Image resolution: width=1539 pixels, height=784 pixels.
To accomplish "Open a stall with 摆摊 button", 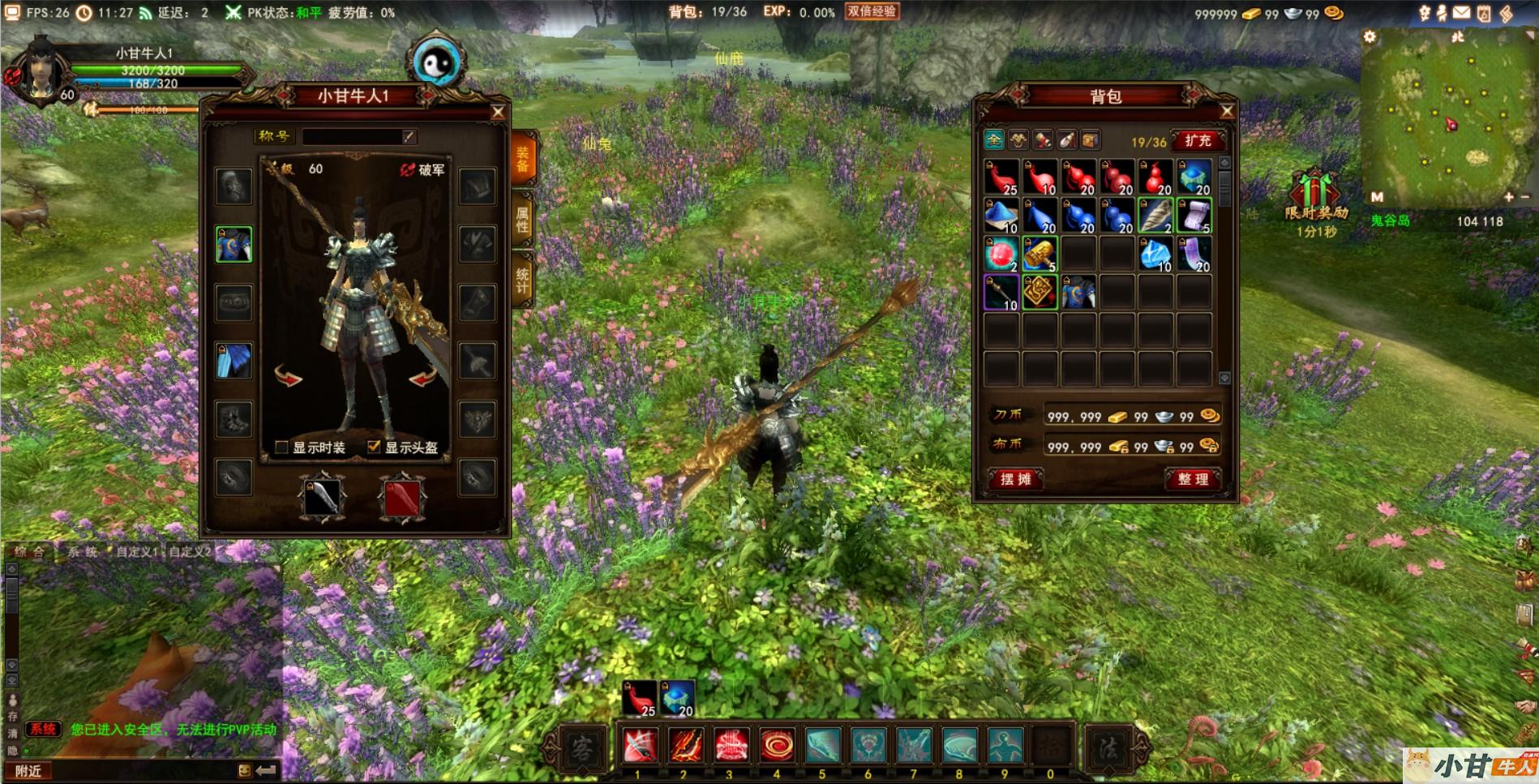I will 1015,479.
